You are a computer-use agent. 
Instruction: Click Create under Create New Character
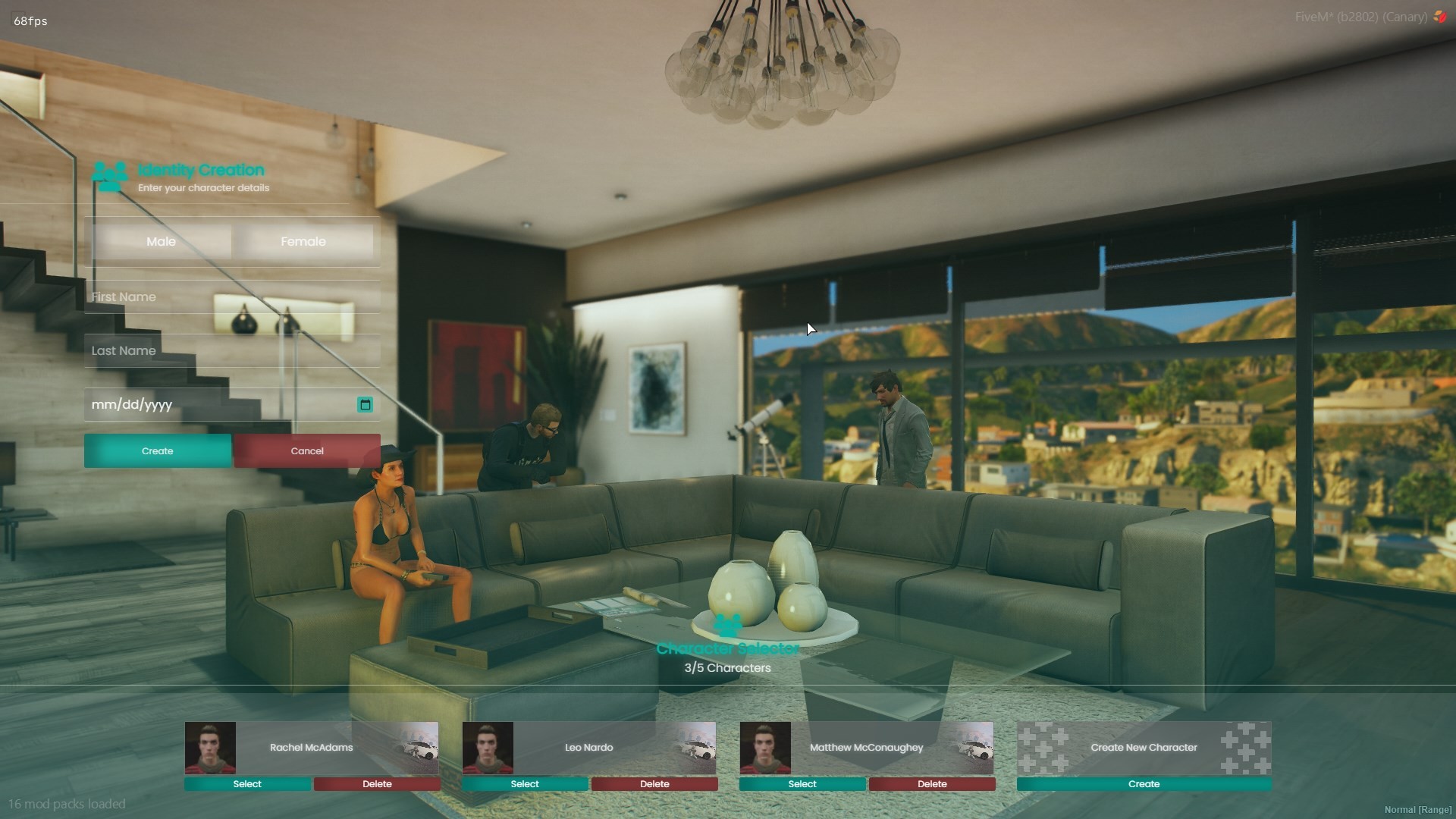click(1144, 784)
